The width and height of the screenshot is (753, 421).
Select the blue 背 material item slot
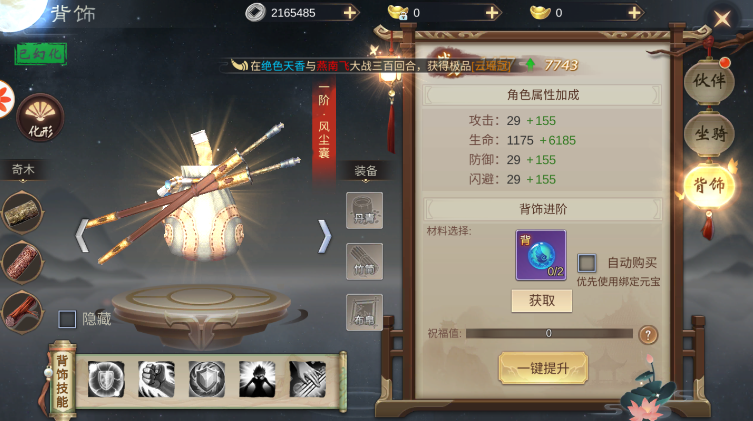(x=541, y=255)
